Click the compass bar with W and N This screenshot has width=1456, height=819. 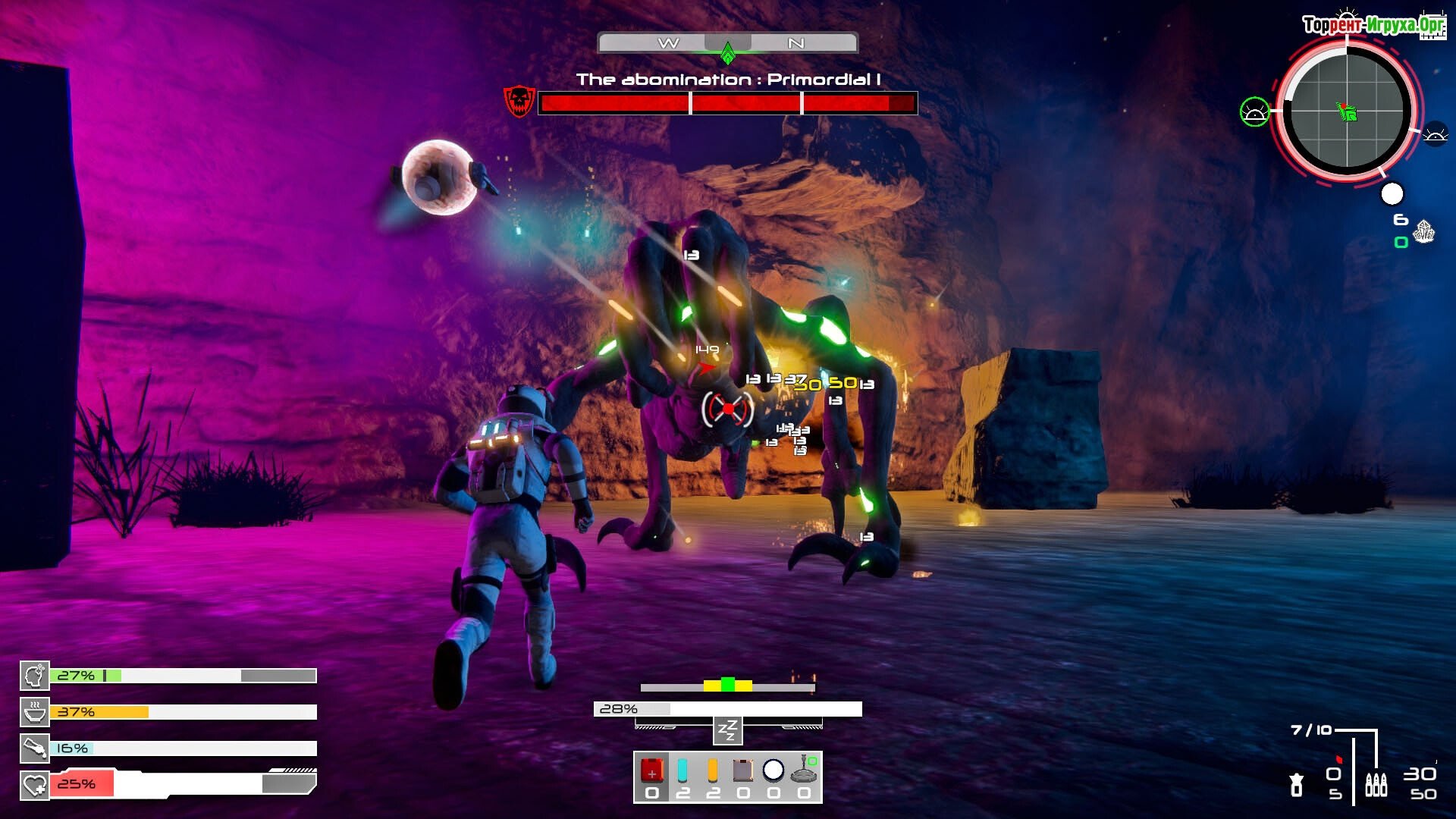pyautogui.click(x=727, y=43)
